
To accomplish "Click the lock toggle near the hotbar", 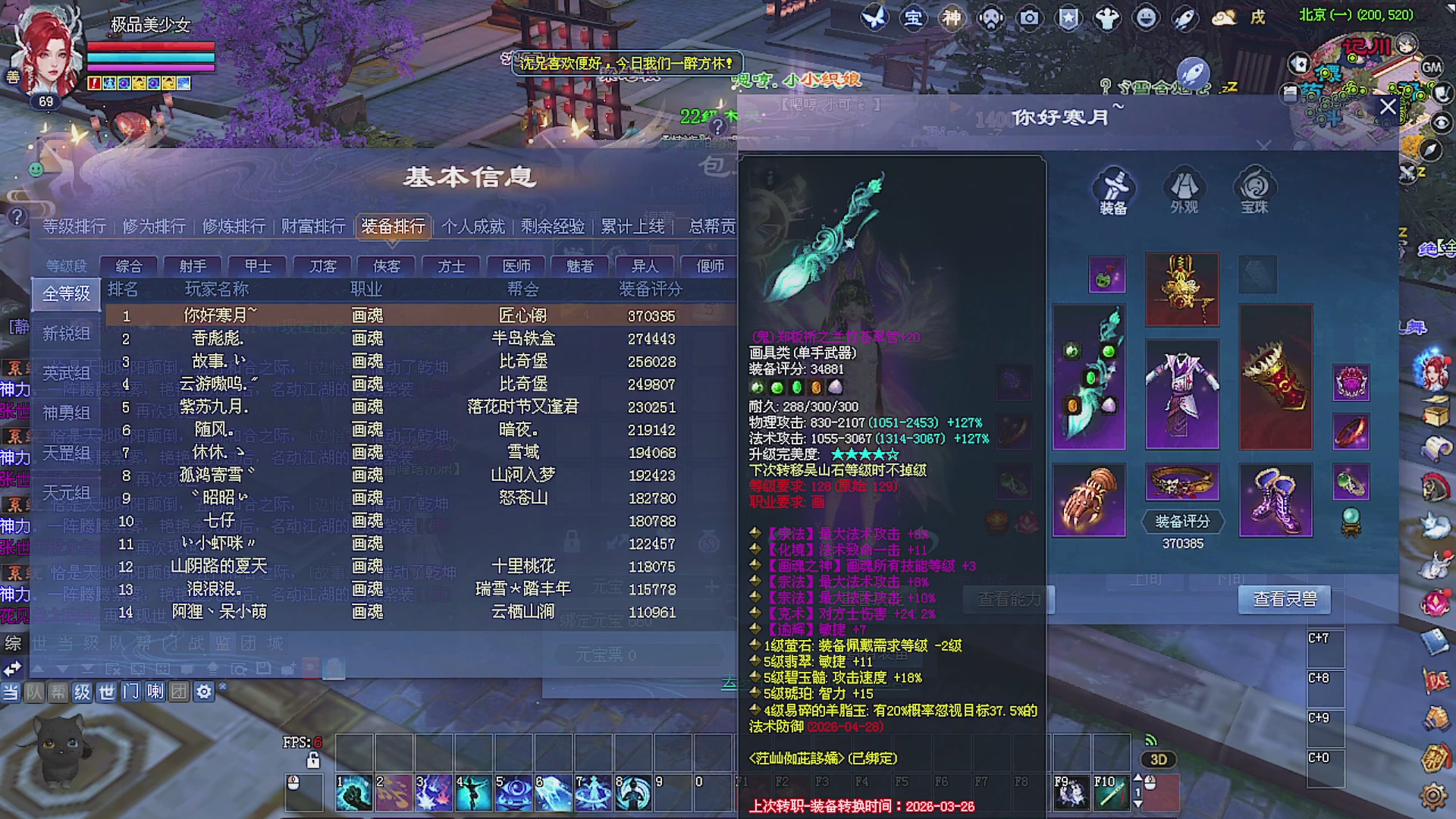I will coord(312,759).
